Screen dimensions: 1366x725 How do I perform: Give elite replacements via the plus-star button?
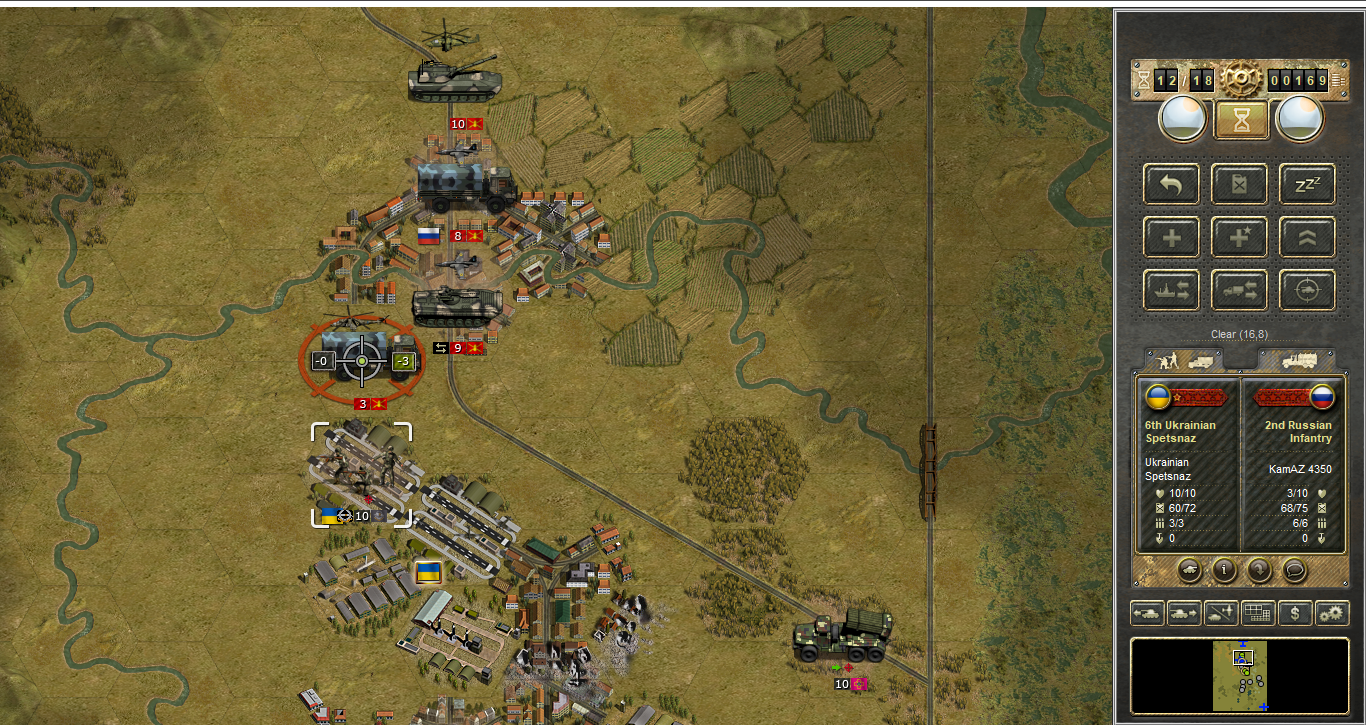1240,237
